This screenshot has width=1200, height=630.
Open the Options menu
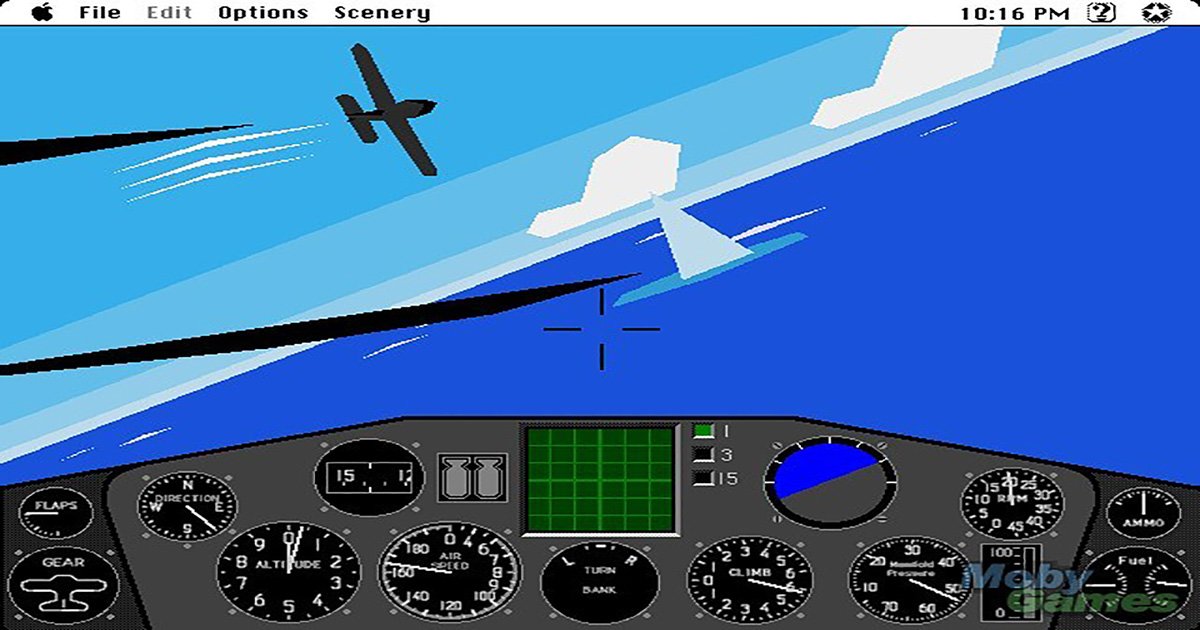pyautogui.click(x=263, y=13)
